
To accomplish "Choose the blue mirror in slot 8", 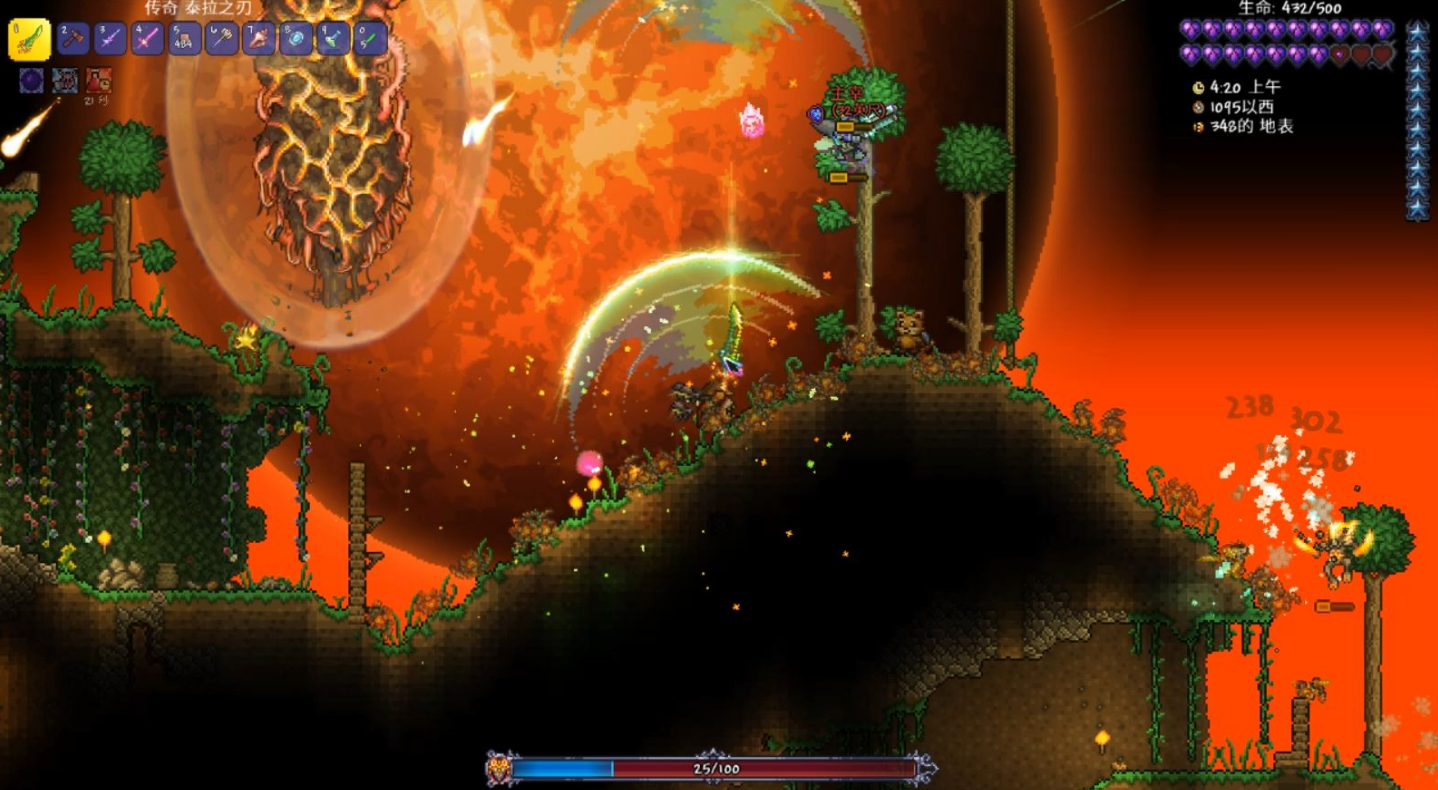I will (x=296, y=39).
